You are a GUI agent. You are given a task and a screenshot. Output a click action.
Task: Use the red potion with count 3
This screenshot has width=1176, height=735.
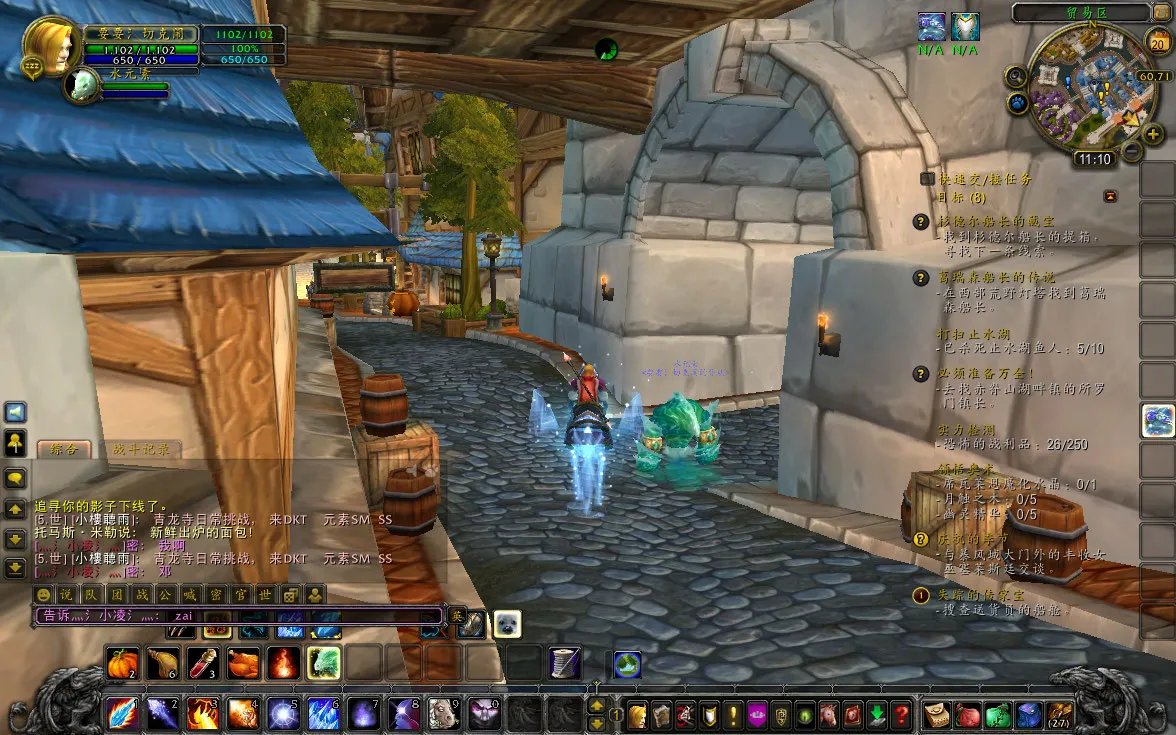pyautogui.click(x=203, y=662)
